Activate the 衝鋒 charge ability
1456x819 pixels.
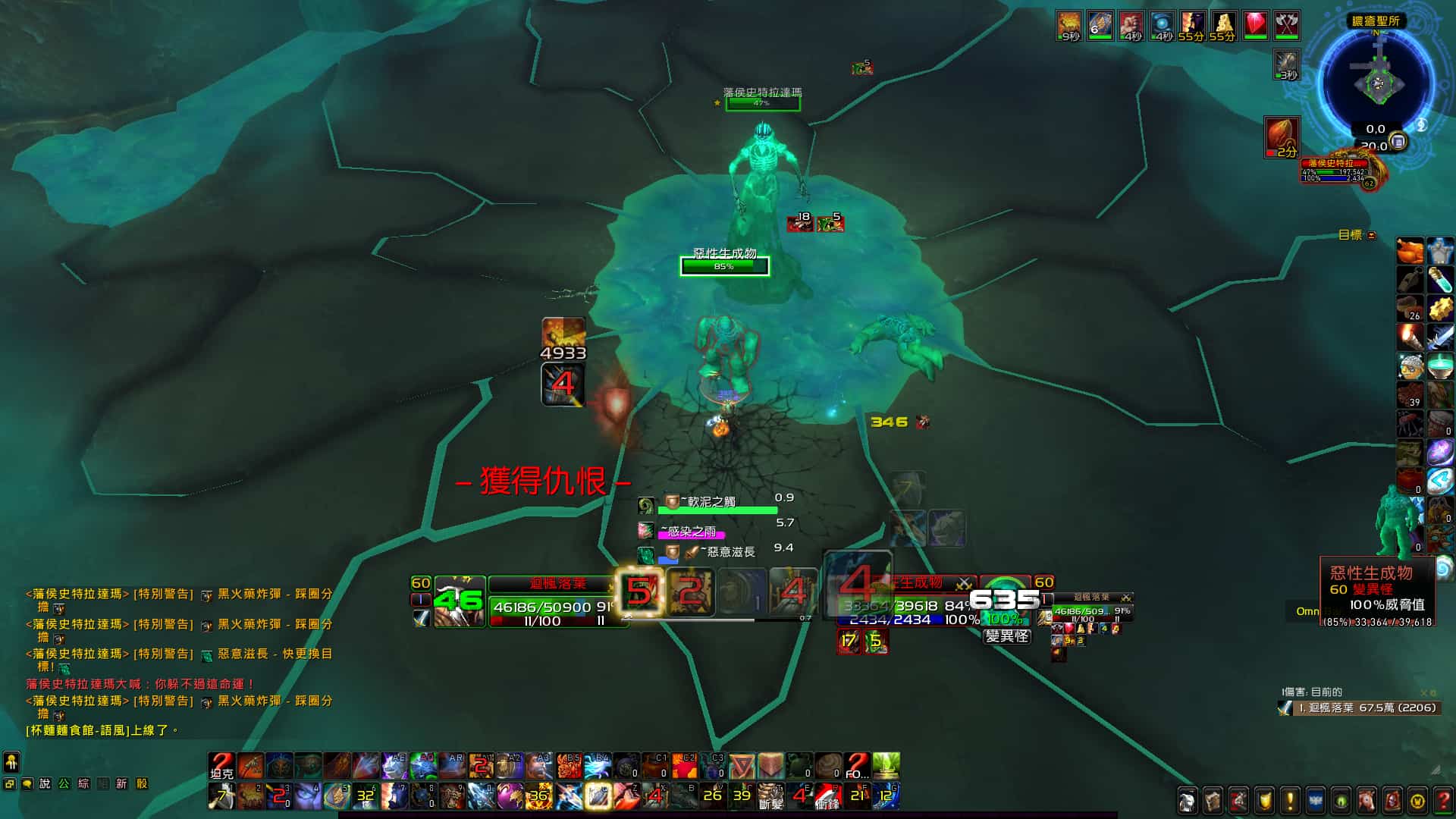(827, 796)
